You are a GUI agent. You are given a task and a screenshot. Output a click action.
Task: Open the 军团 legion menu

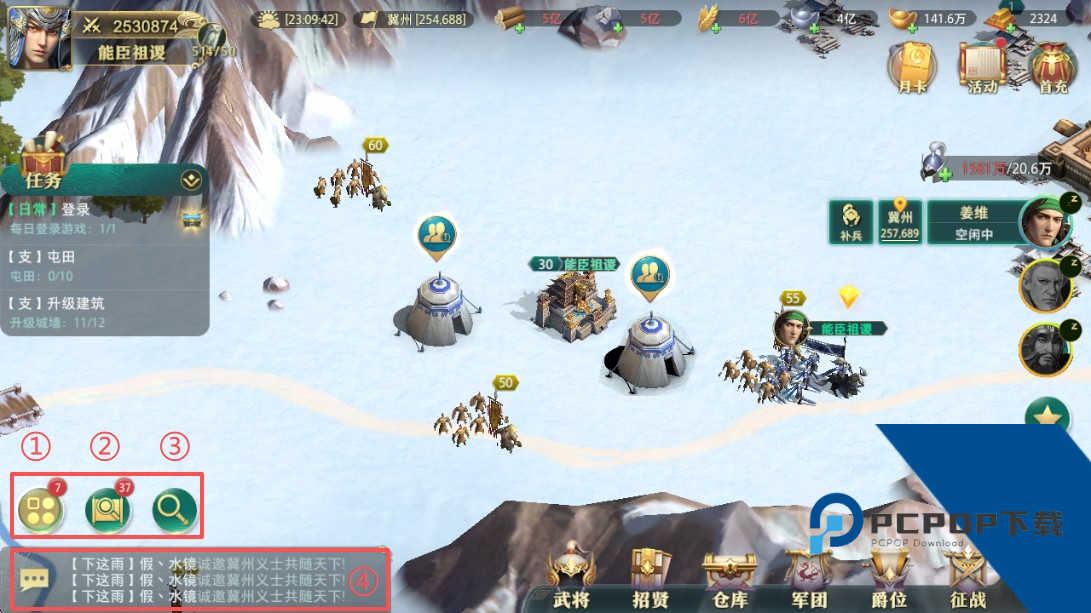point(808,577)
